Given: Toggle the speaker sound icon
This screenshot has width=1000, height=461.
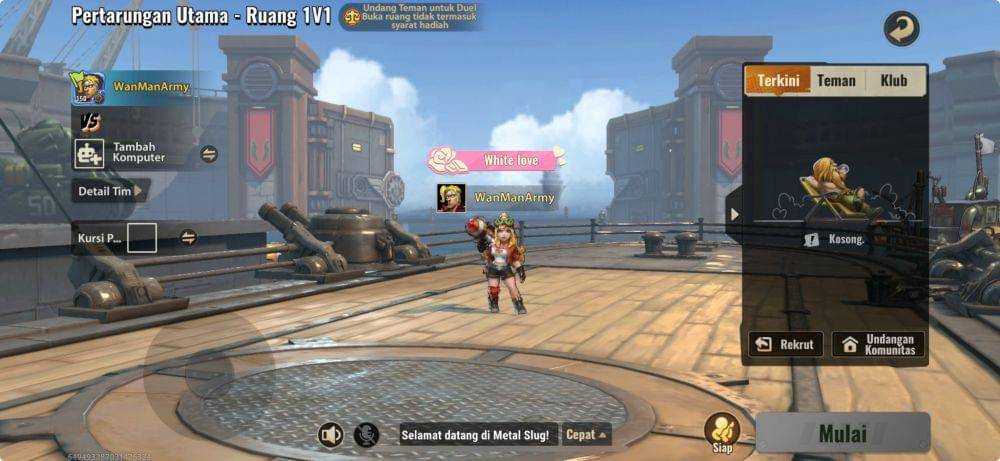Looking at the screenshot, I should coord(330,434).
